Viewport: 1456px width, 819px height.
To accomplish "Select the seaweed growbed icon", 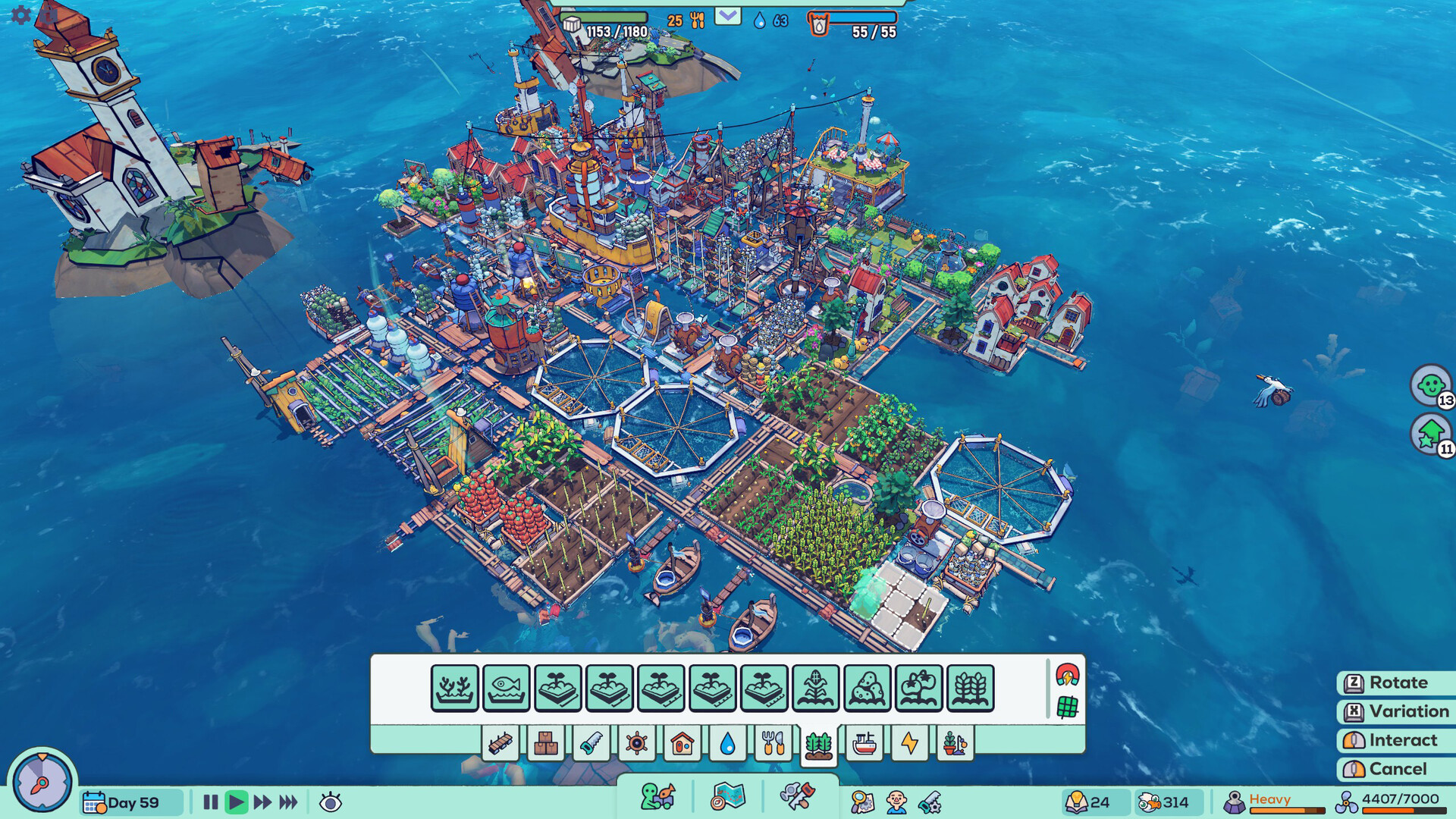I will pyautogui.click(x=454, y=686).
